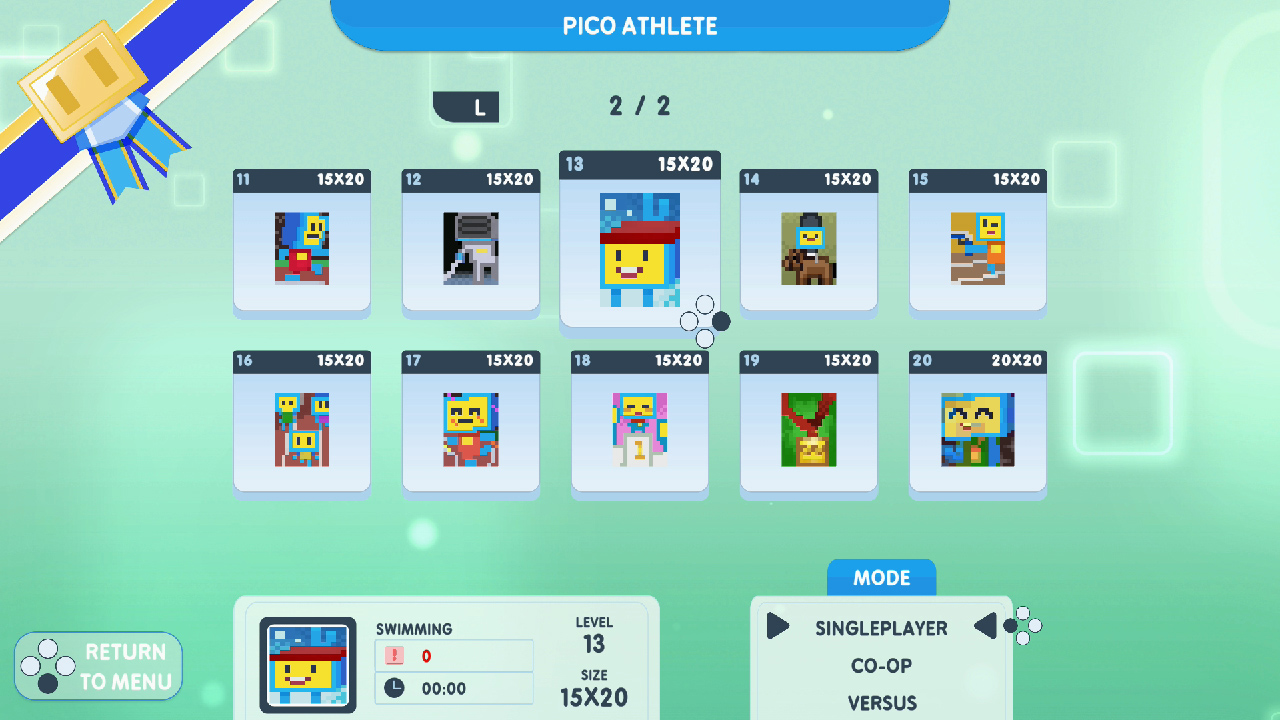Select puzzle 12, the weightlifting picture

click(470, 243)
